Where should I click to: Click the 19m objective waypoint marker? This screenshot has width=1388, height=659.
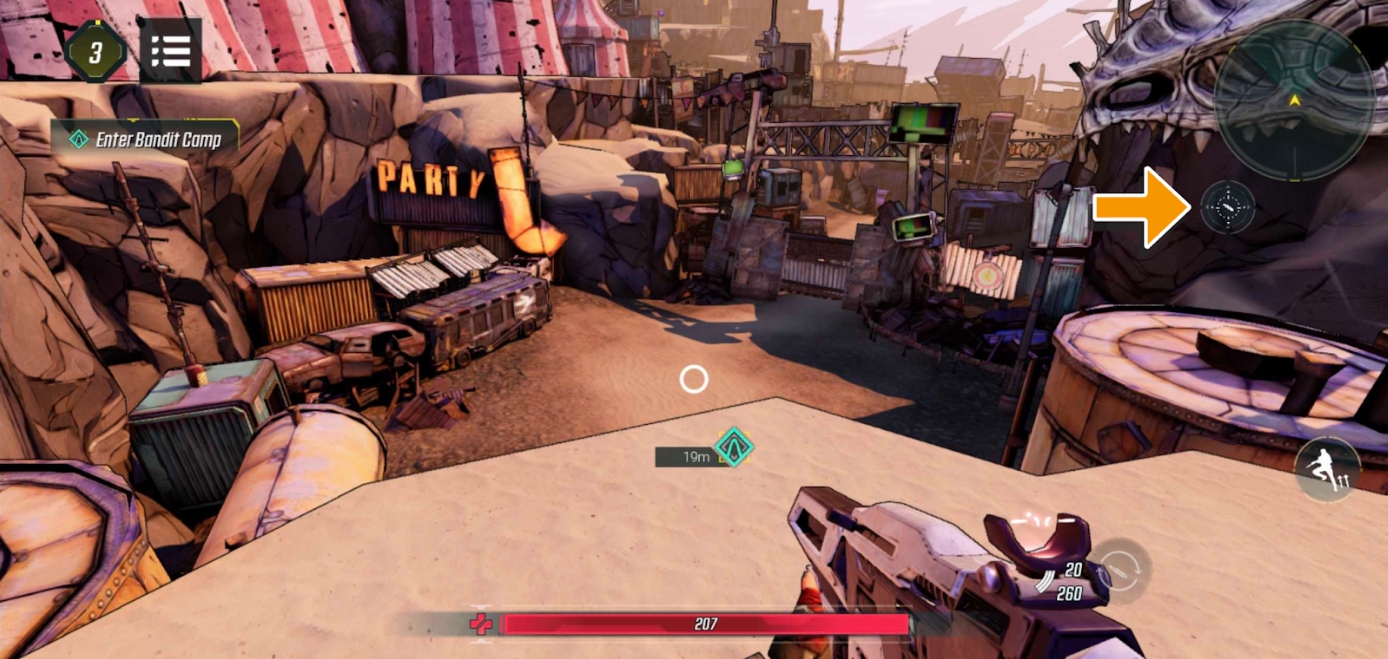click(x=733, y=447)
